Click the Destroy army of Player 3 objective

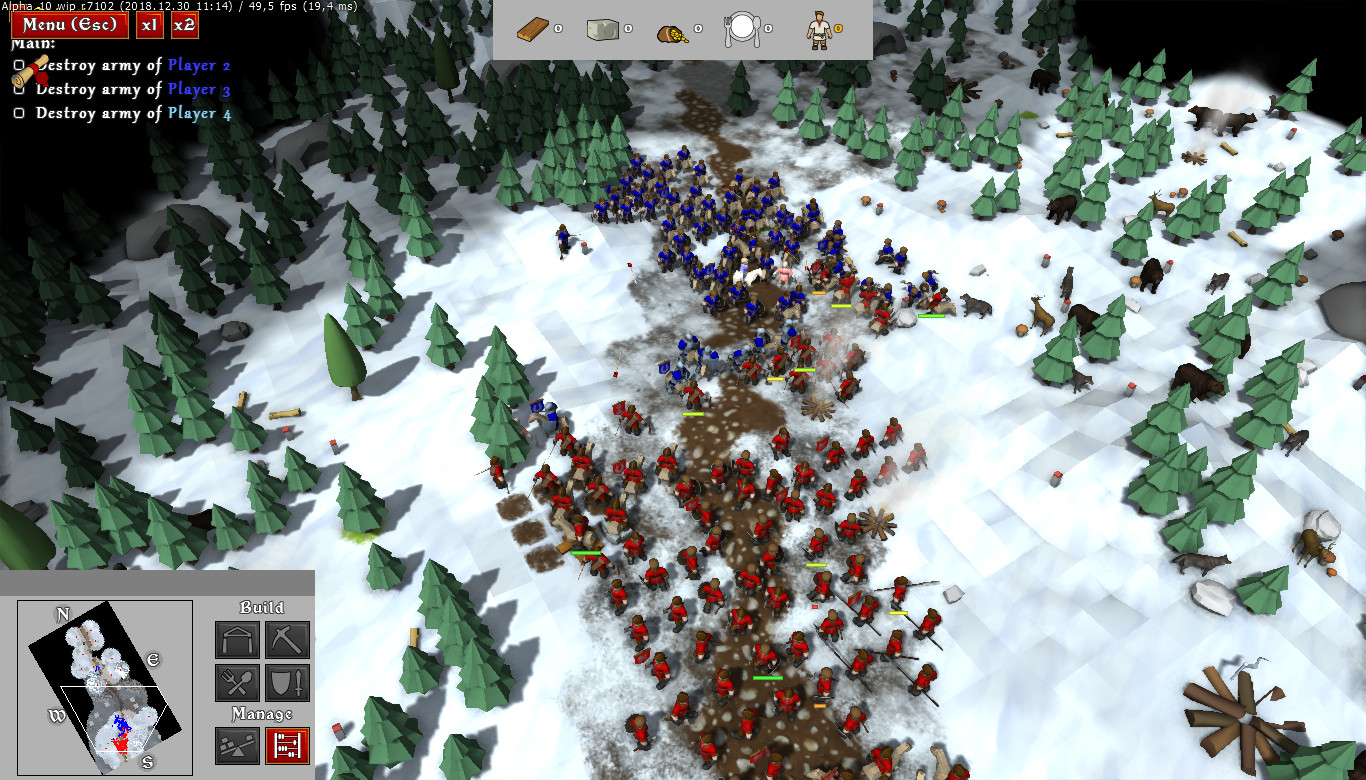coord(133,90)
